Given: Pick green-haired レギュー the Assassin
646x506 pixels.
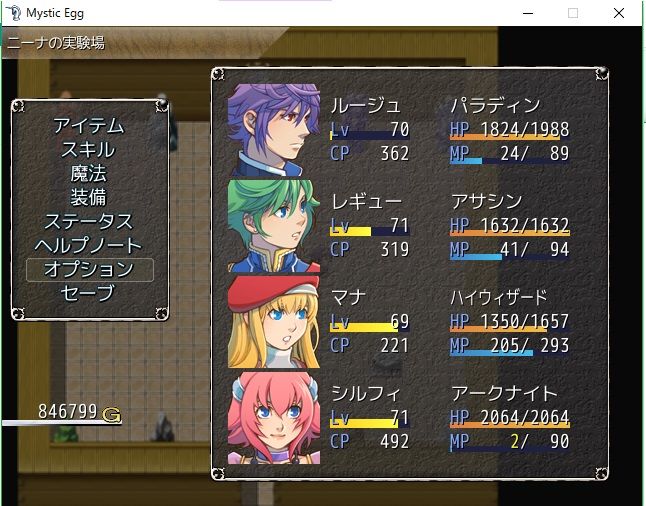Looking at the screenshot, I should (408, 225).
